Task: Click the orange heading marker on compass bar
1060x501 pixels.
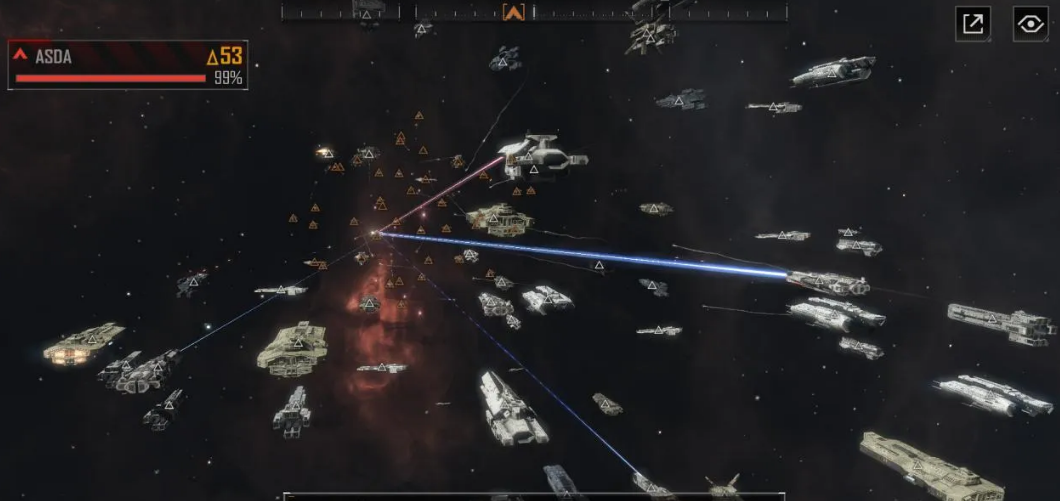Action: pyautogui.click(x=514, y=12)
